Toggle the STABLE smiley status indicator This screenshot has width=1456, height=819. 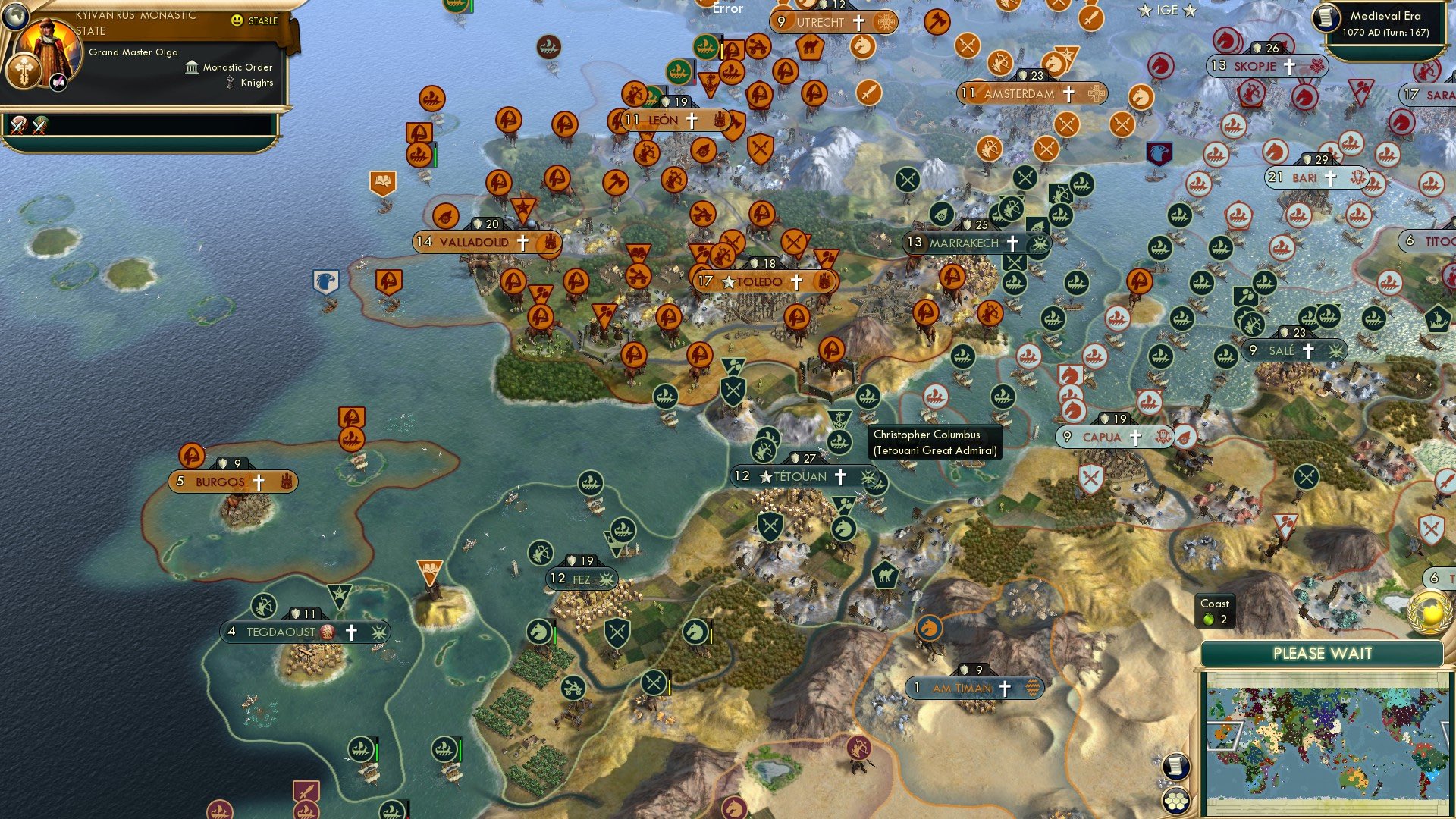point(237,20)
